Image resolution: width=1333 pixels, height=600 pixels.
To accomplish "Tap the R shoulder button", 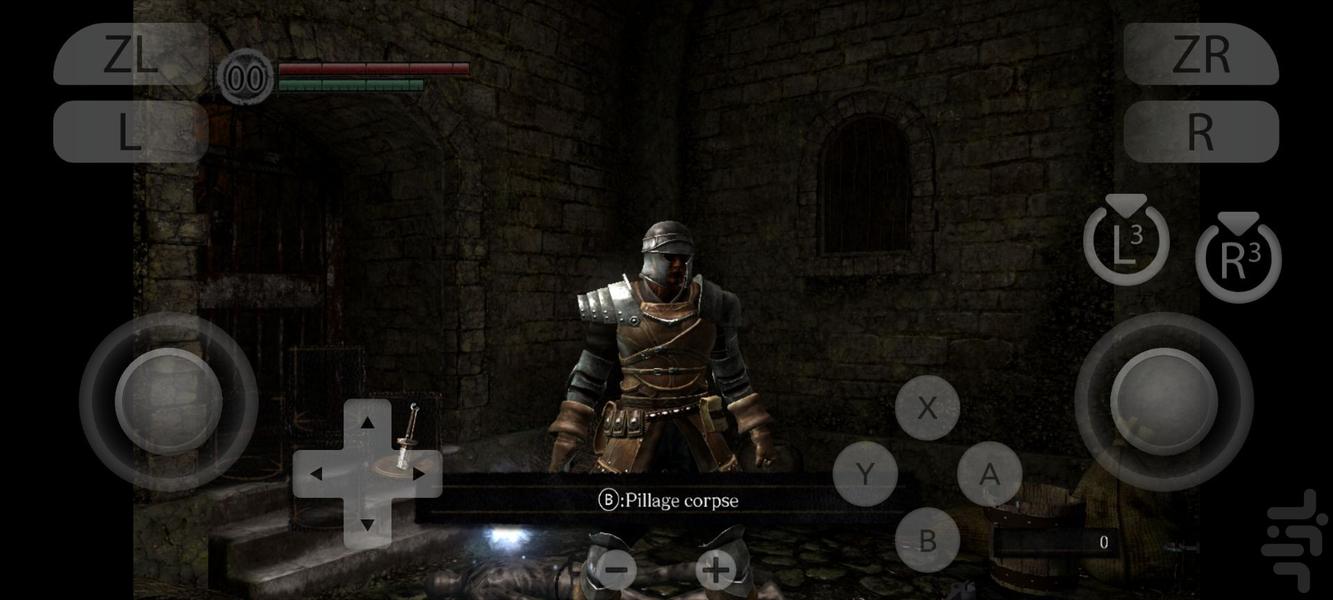I will click(x=1201, y=131).
